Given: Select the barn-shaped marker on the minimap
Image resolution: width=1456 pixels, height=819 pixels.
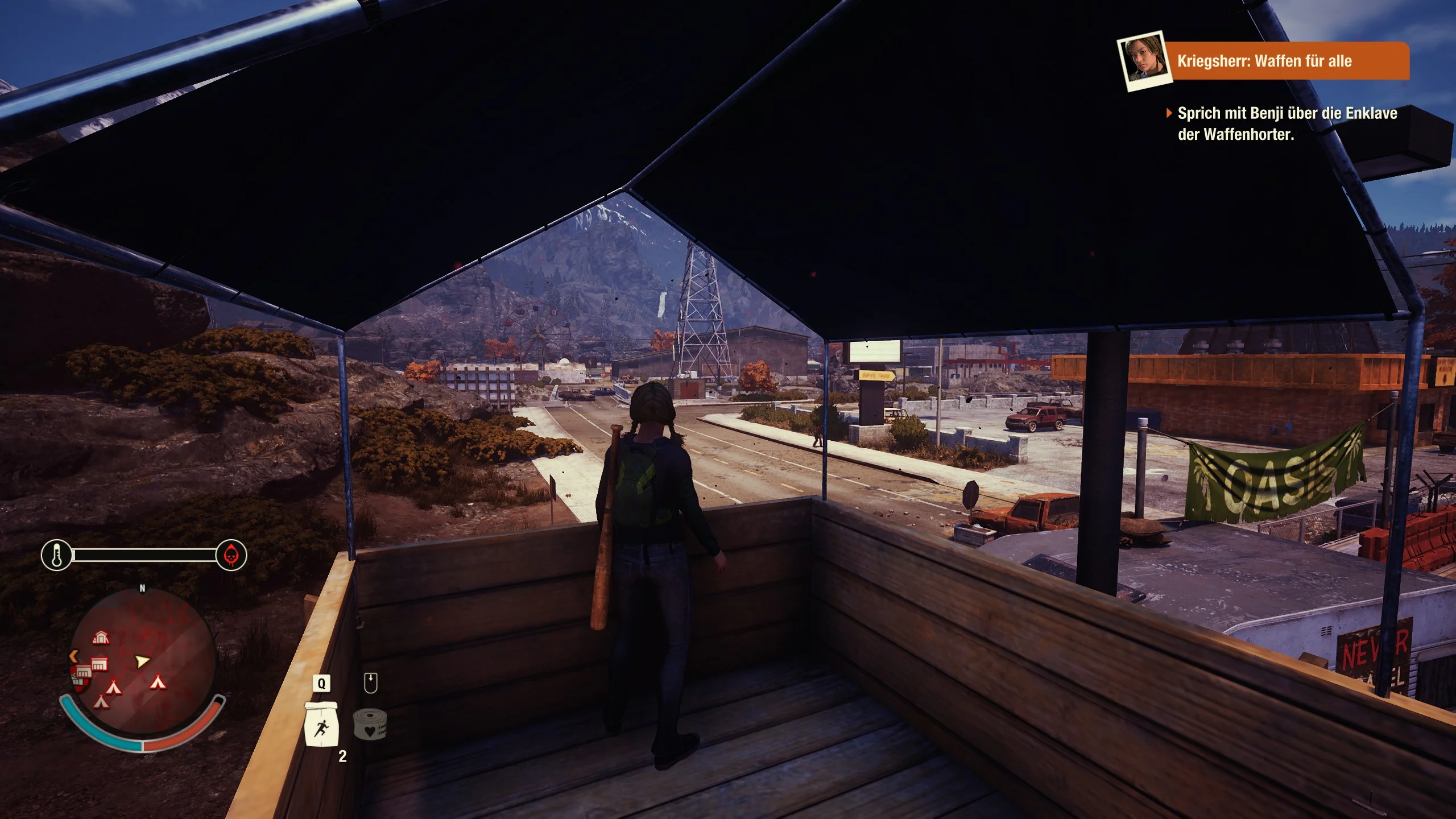Looking at the screenshot, I should [101, 638].
